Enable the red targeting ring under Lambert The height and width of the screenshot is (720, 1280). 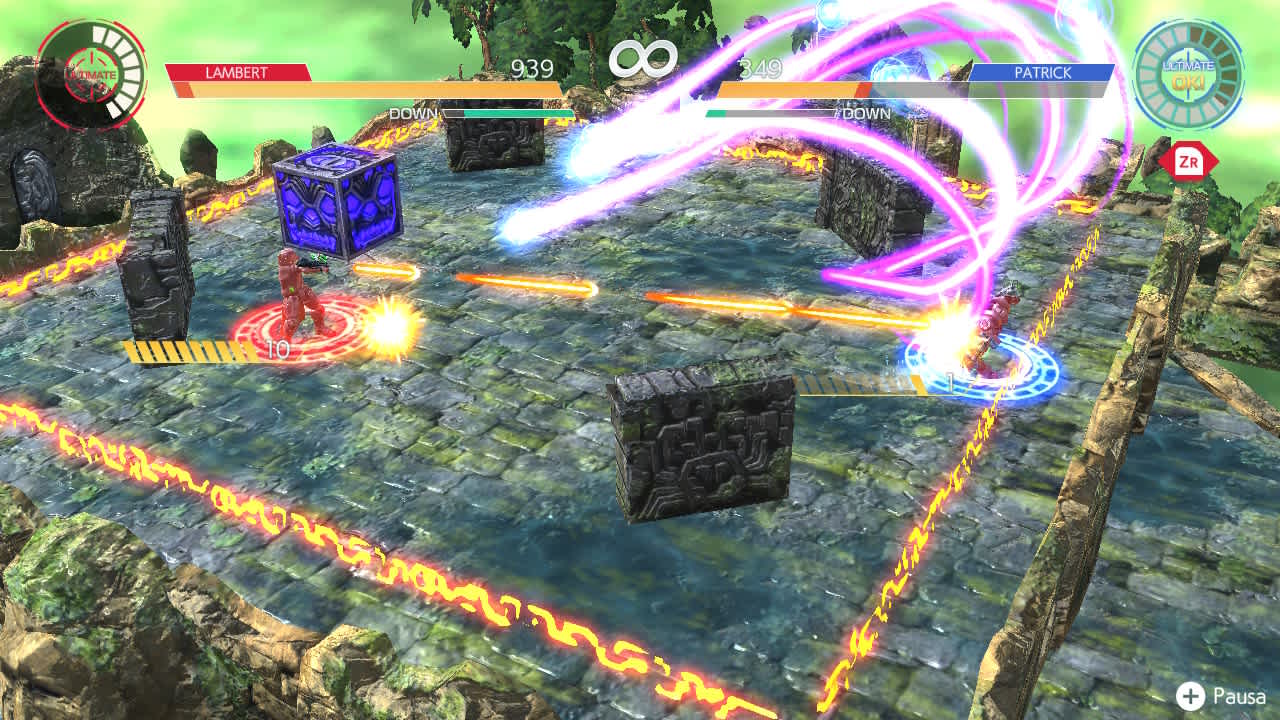click(300, 330)
